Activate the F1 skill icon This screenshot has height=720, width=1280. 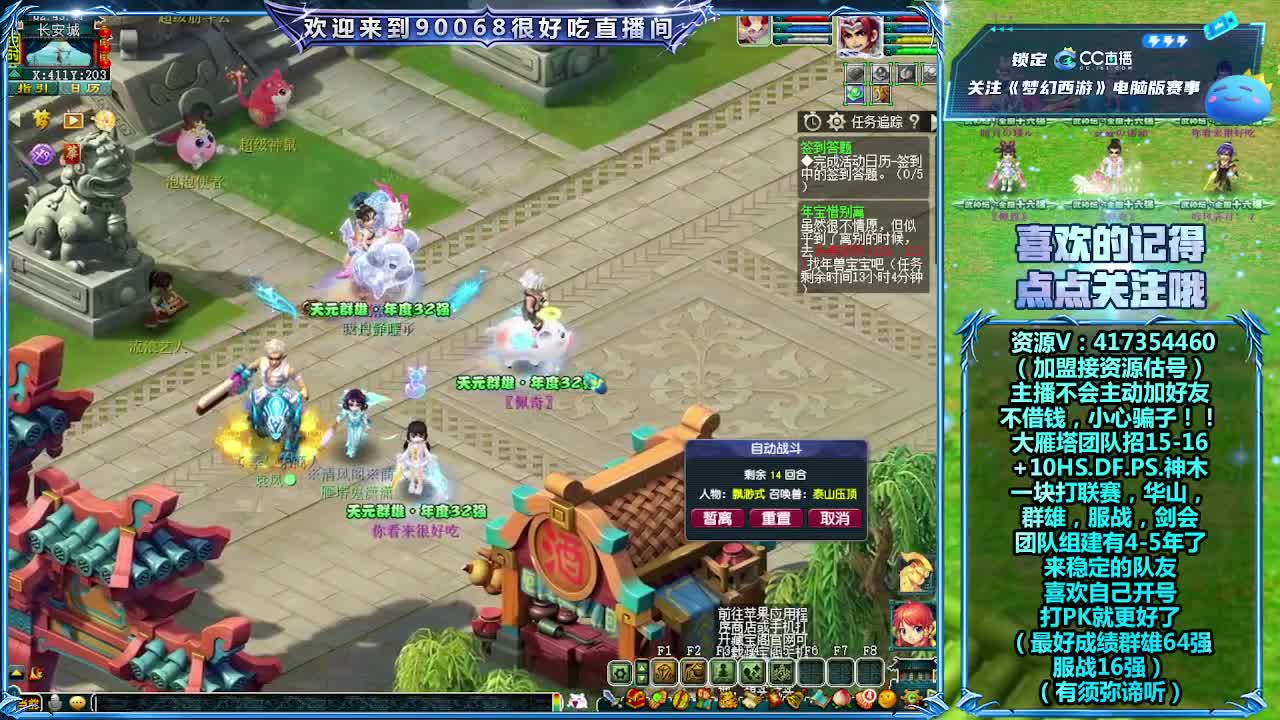666,673
